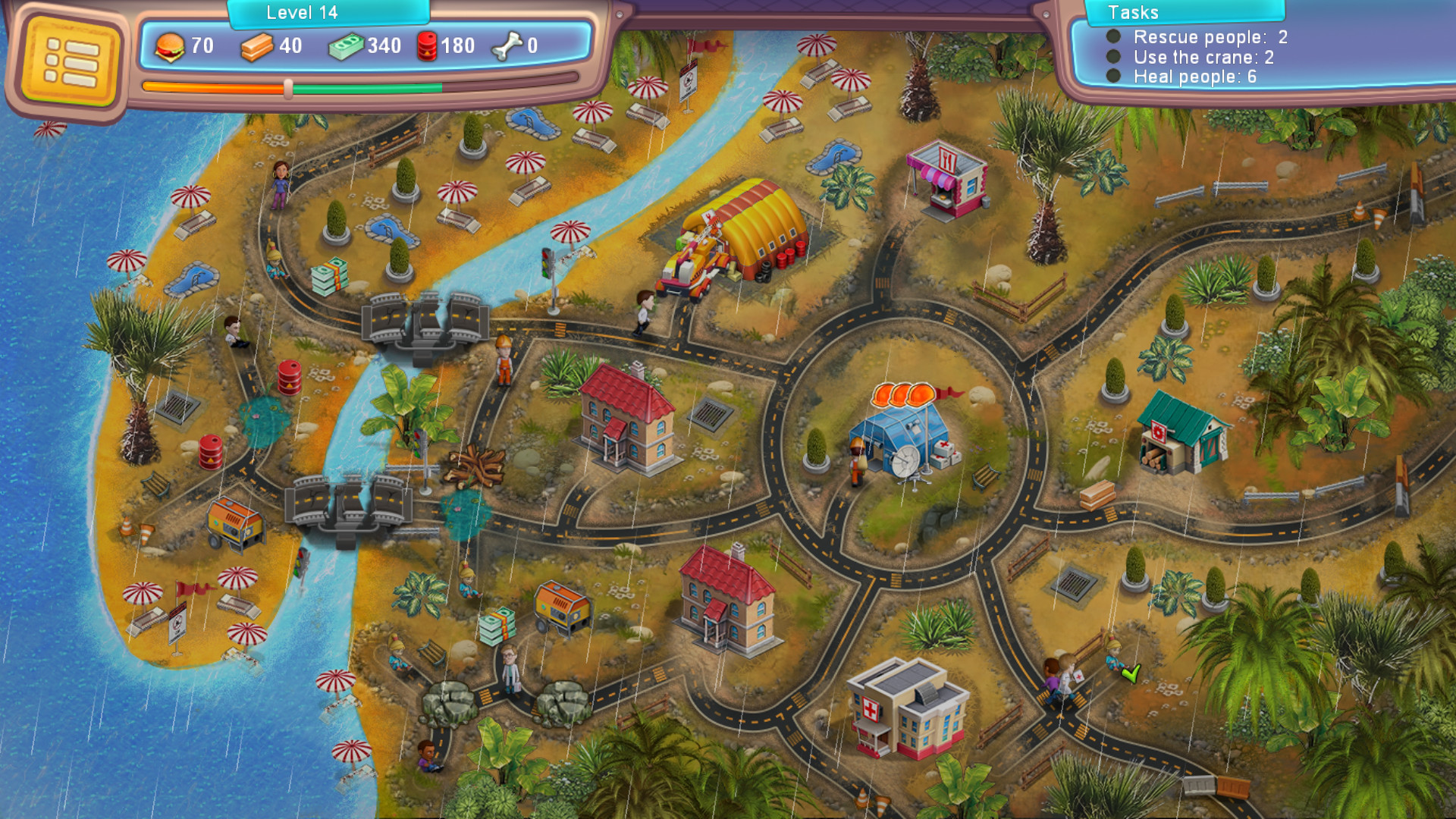
Task: Click the burger food counter icon
Action: click(x=171, y=45)
